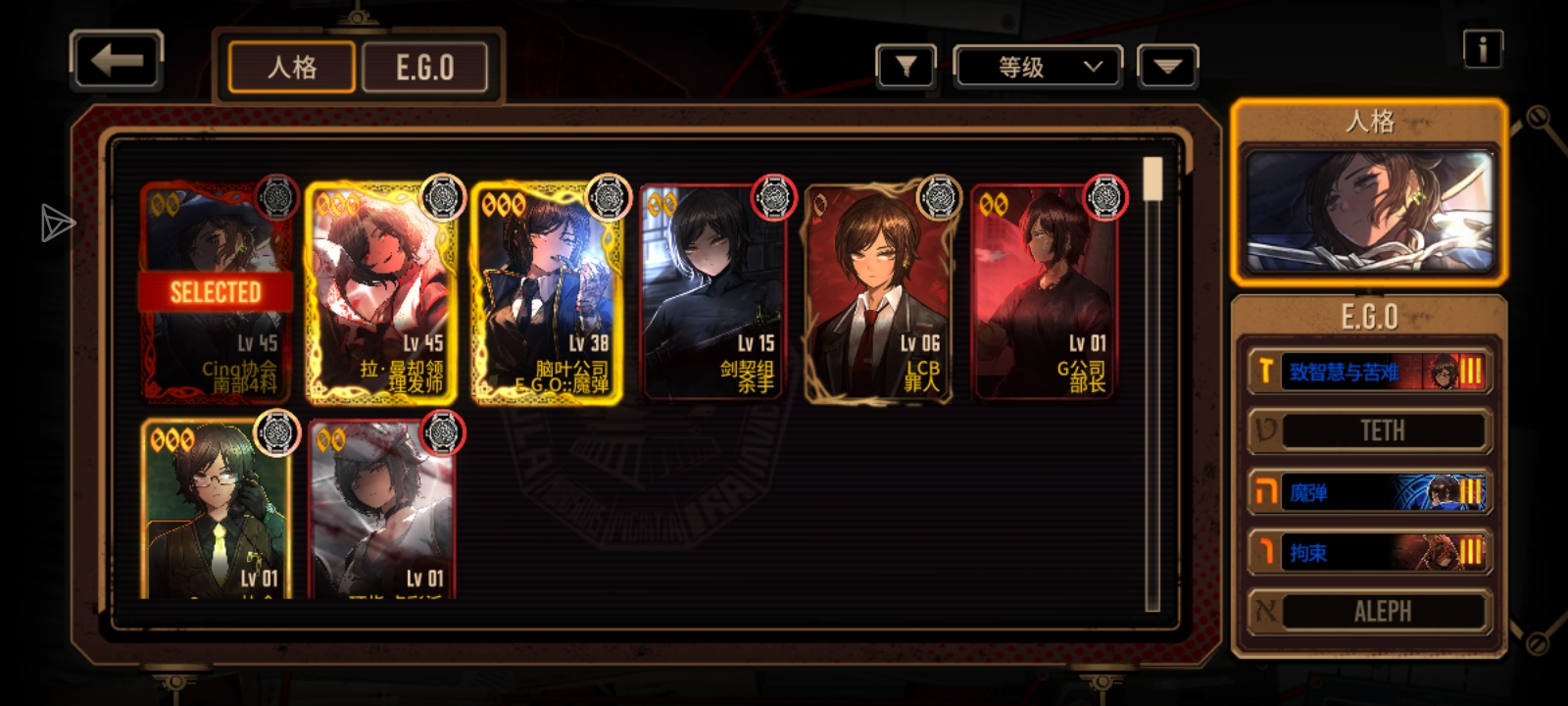Switch to the E.G.O tab

click(425, 68)
